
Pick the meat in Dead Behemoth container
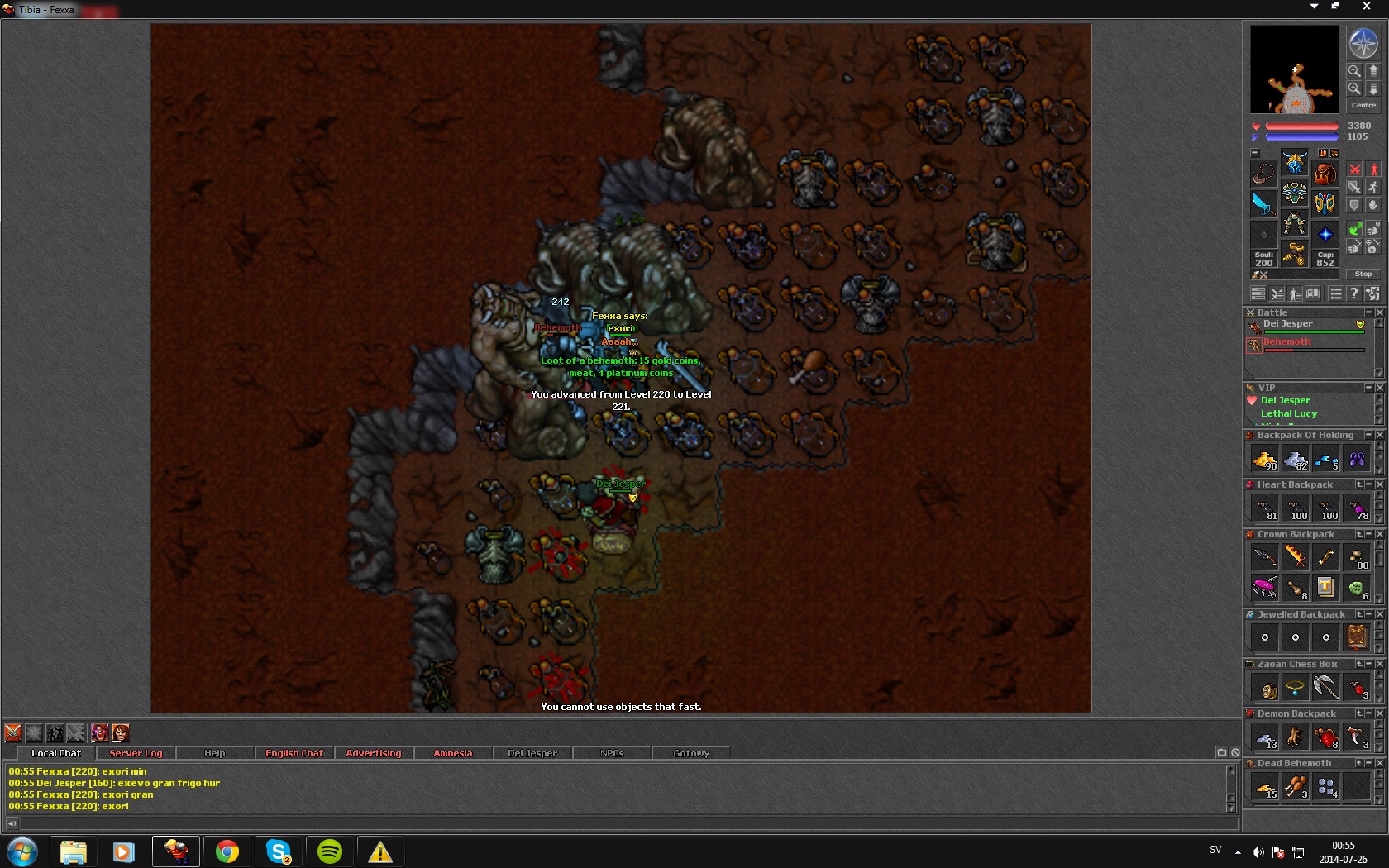tap(1296, 787)
